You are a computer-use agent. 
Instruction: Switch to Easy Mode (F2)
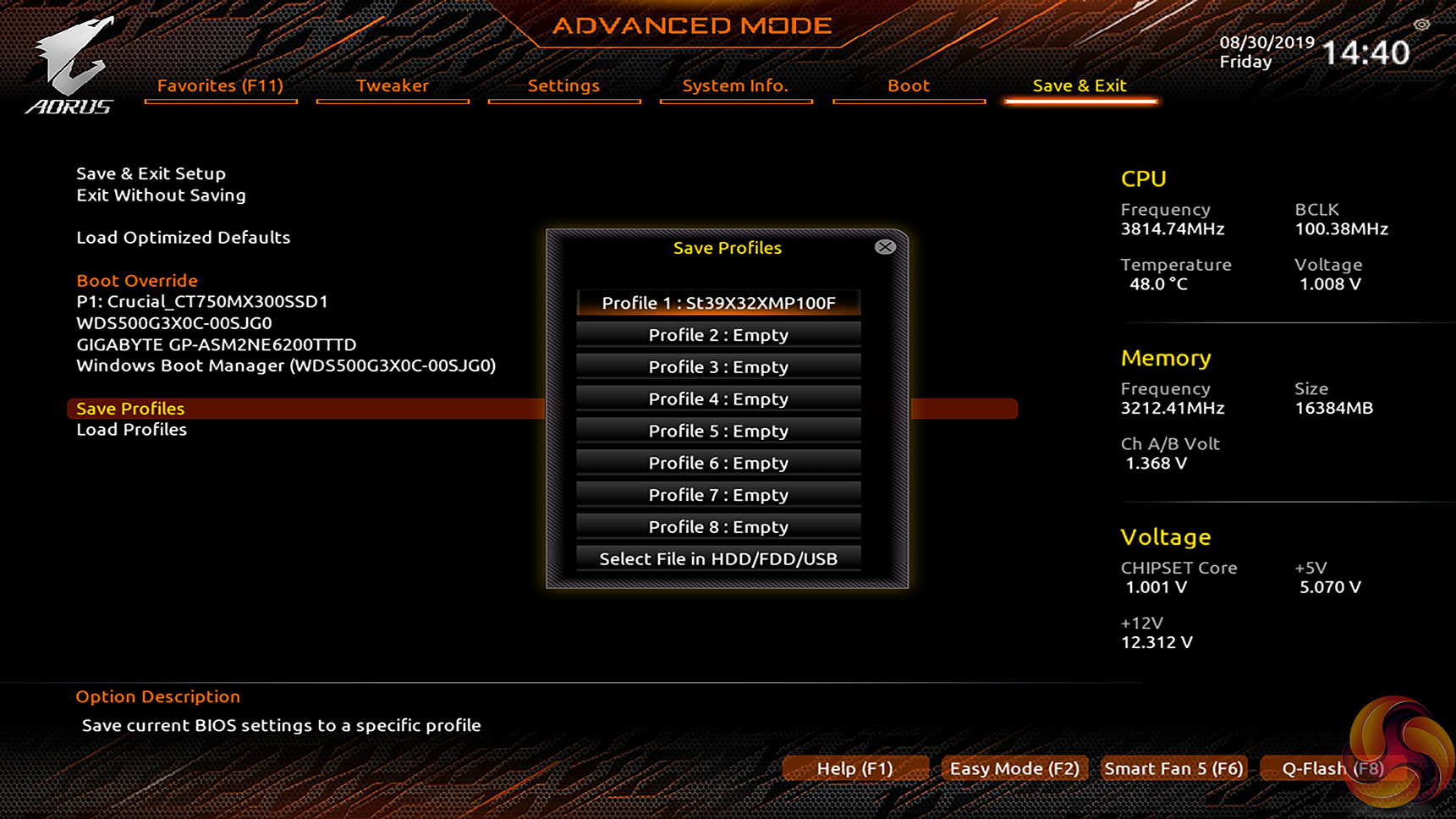pos(1014,768)
